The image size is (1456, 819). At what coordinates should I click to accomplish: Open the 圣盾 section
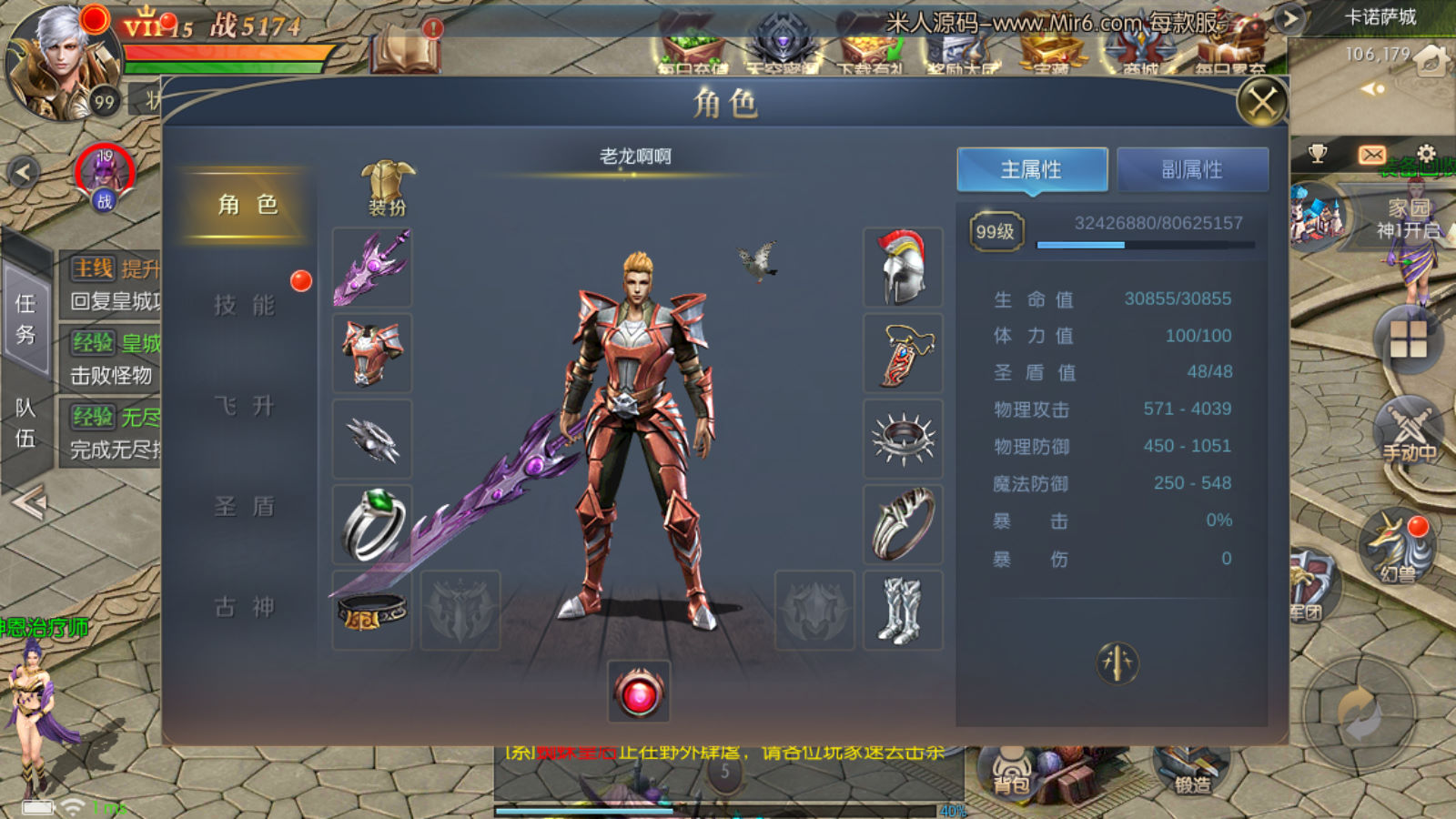click(x=244, y=506)
